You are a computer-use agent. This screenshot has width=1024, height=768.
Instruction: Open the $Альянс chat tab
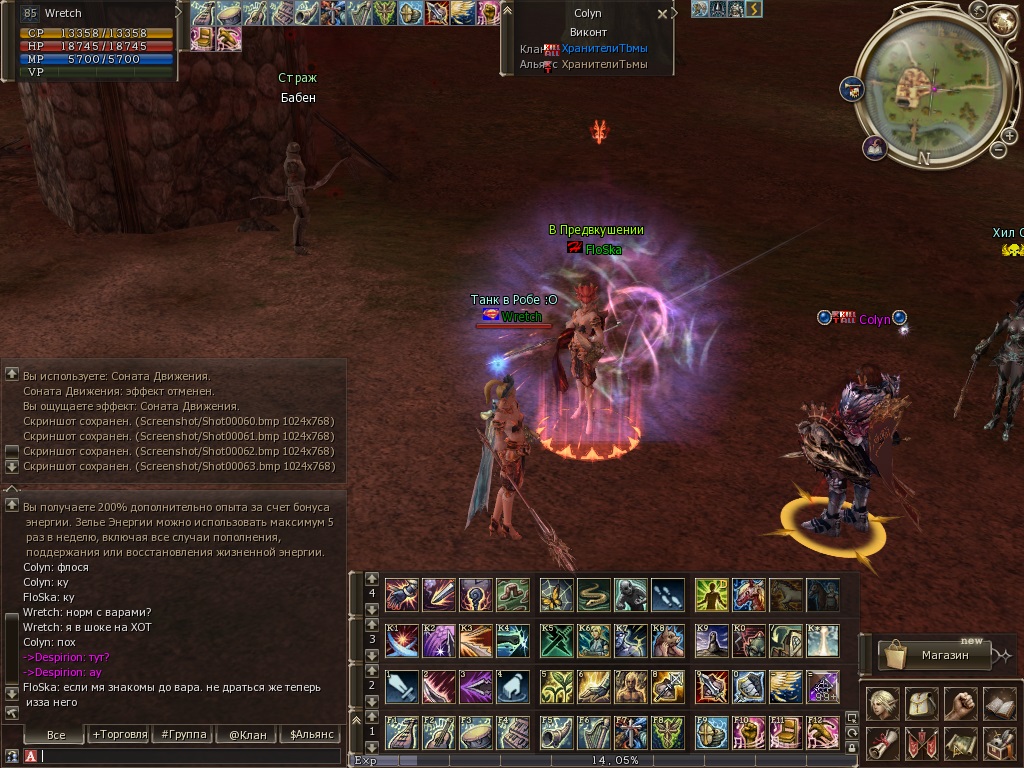[x=312, y=735]
